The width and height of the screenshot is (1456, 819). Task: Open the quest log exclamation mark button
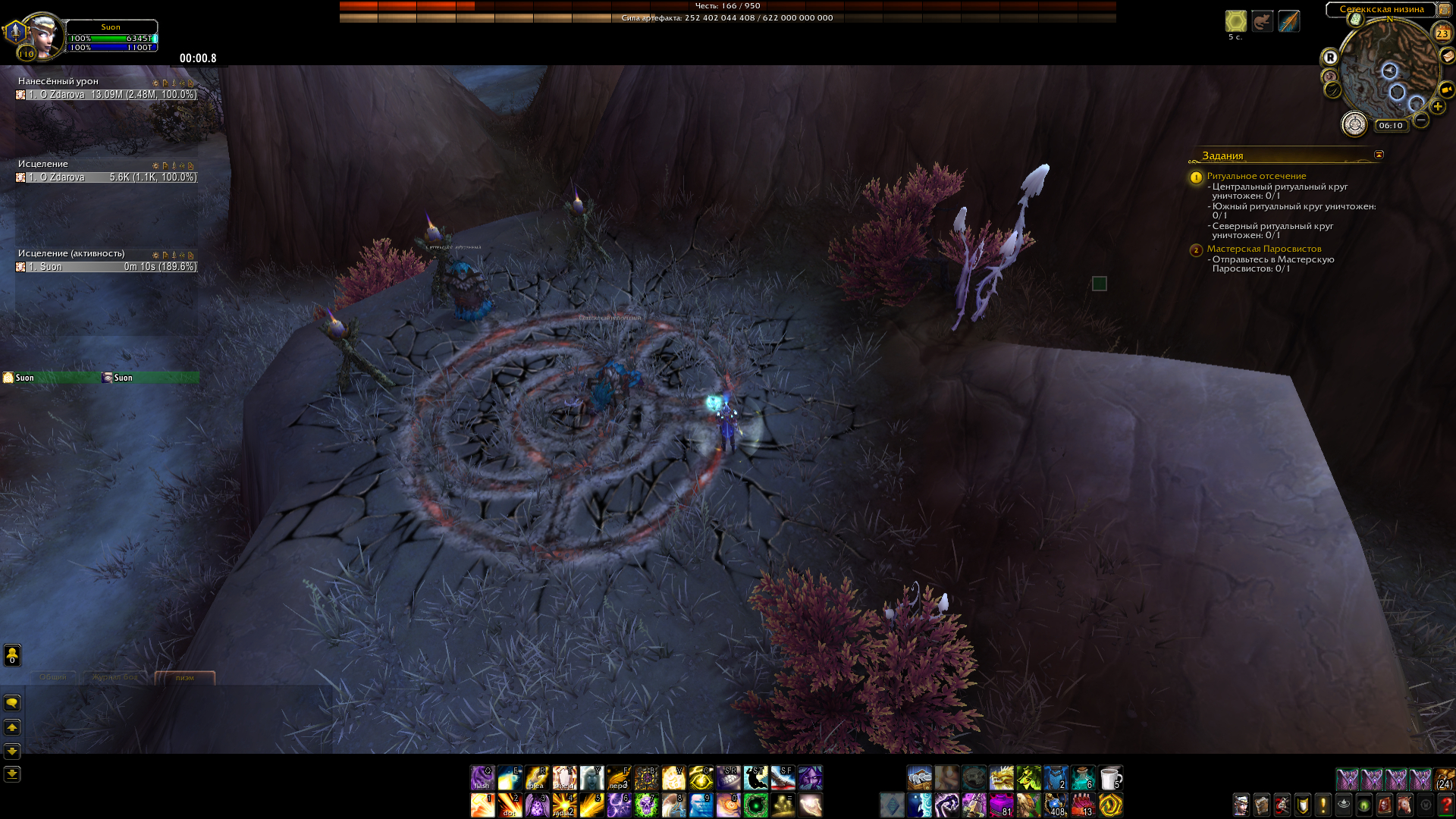tap(1323, 804)
